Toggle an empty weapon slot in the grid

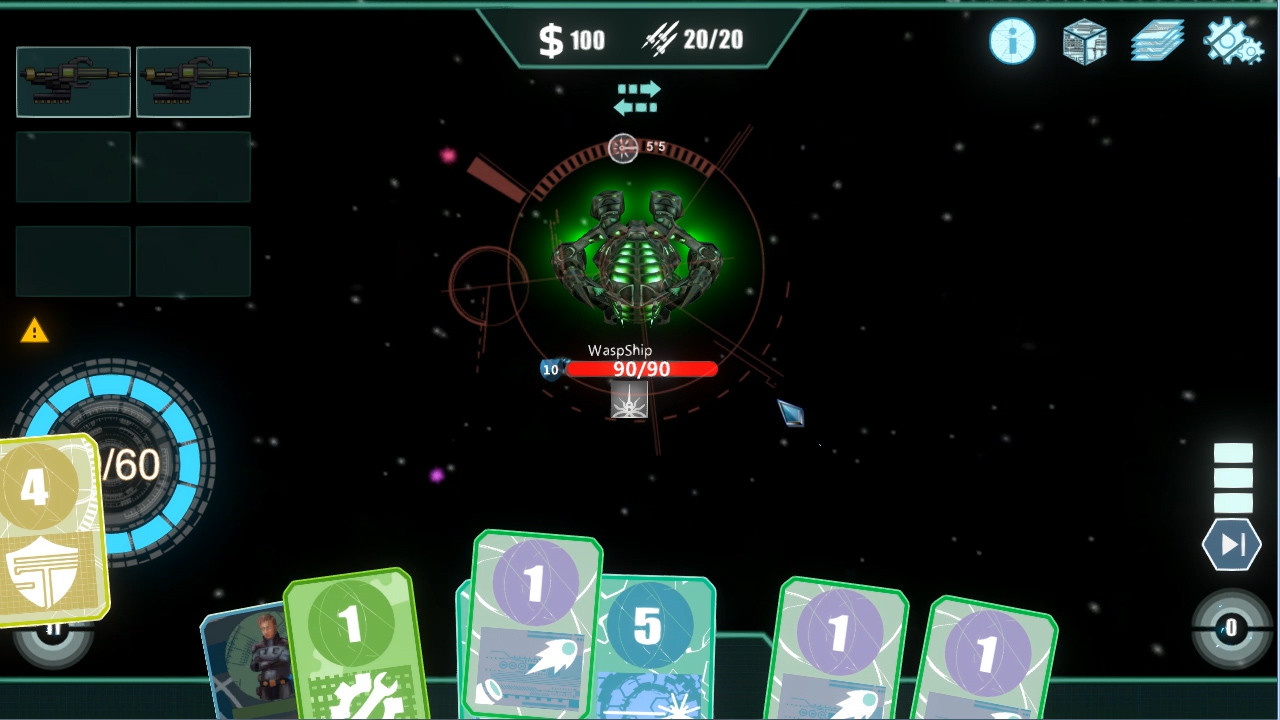click(72, 168)
